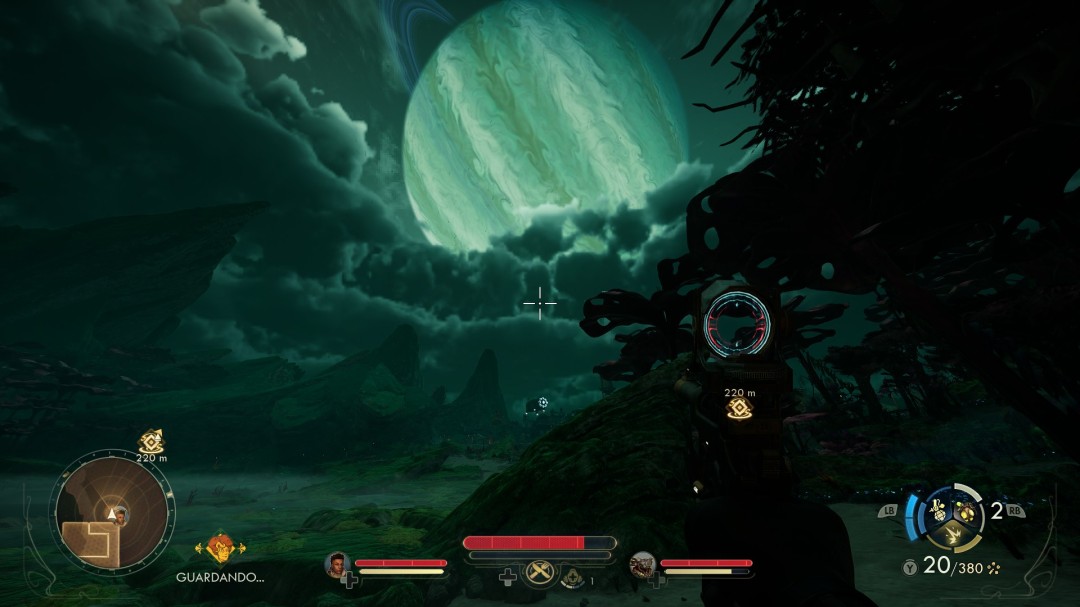Select the objective marker above the minimap
This screenshot has width=1080, height=607.
[x=151, y=441]
